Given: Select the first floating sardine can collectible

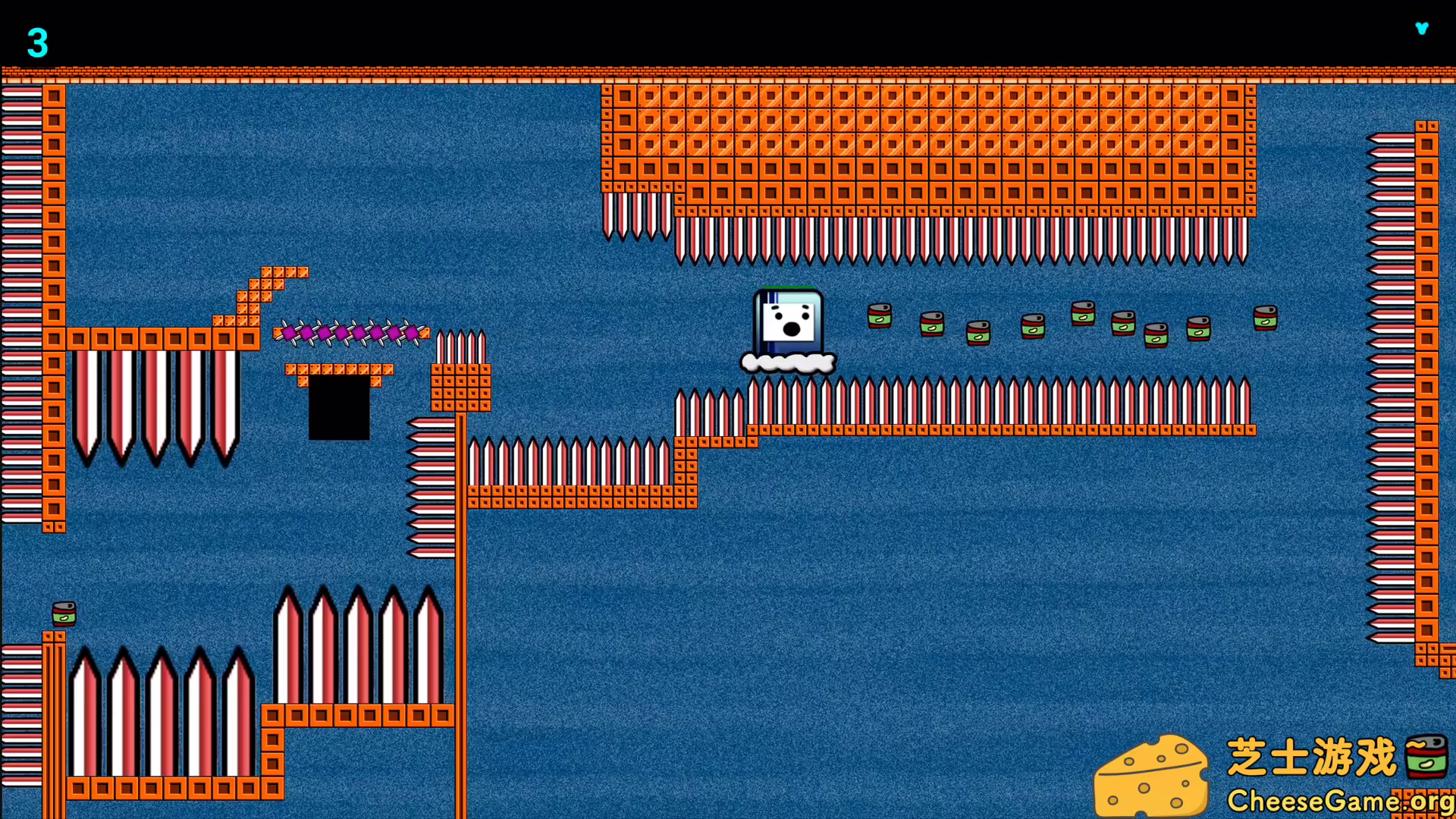Looking at the screenshot, I should 879,316.
